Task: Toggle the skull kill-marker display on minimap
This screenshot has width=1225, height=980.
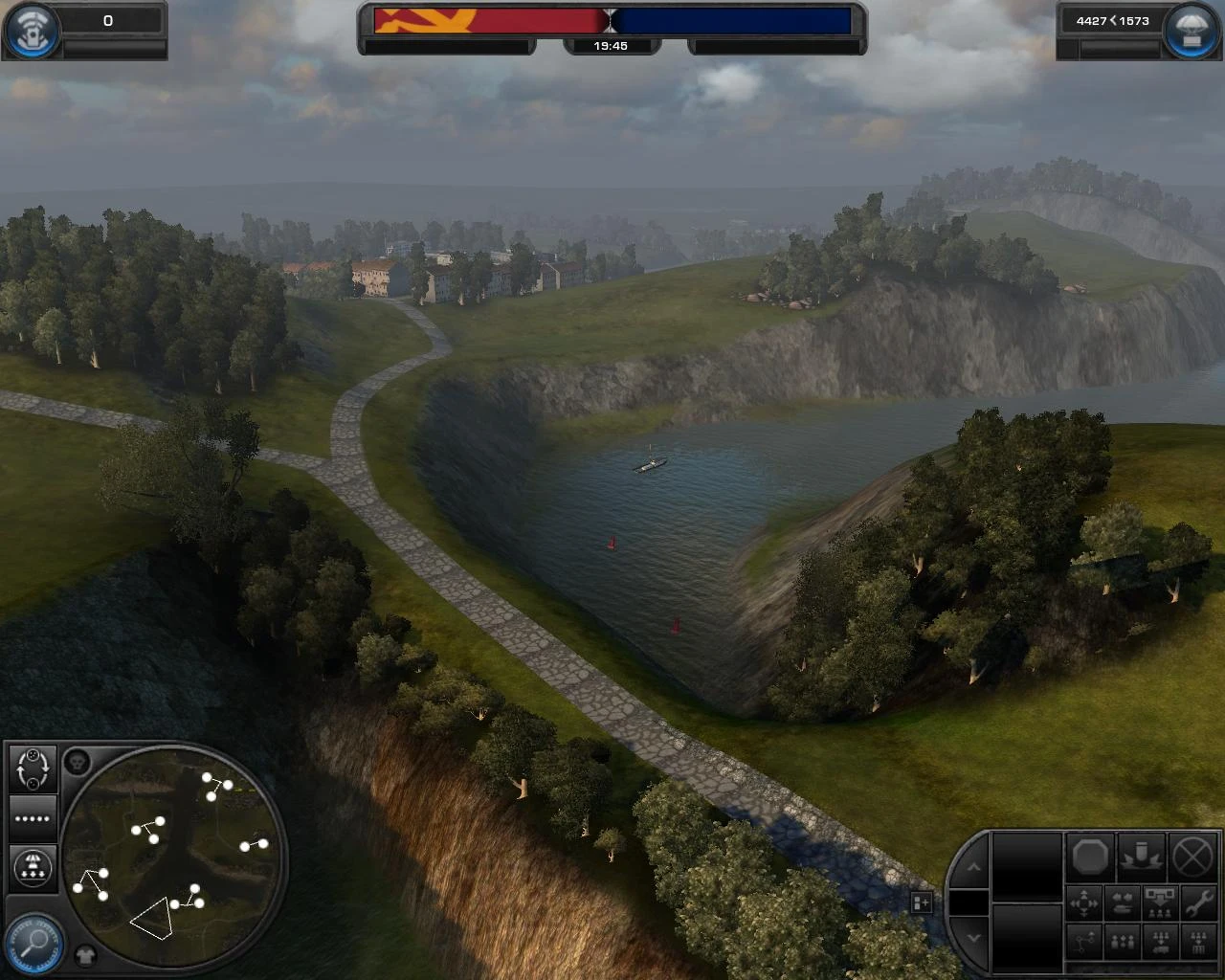Action: coord(77,762)
